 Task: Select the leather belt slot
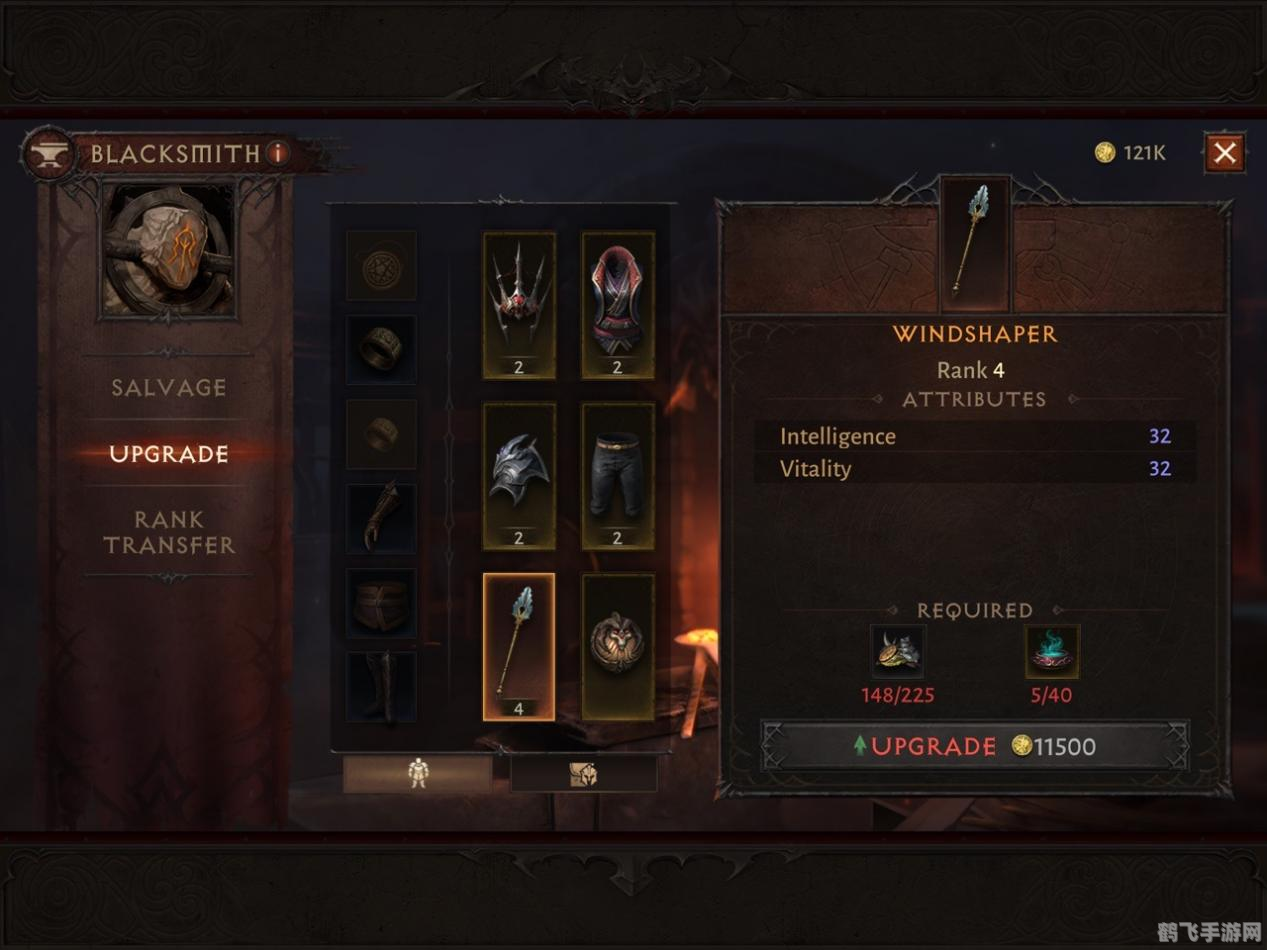pyautogui.click(x=381, y=603)
